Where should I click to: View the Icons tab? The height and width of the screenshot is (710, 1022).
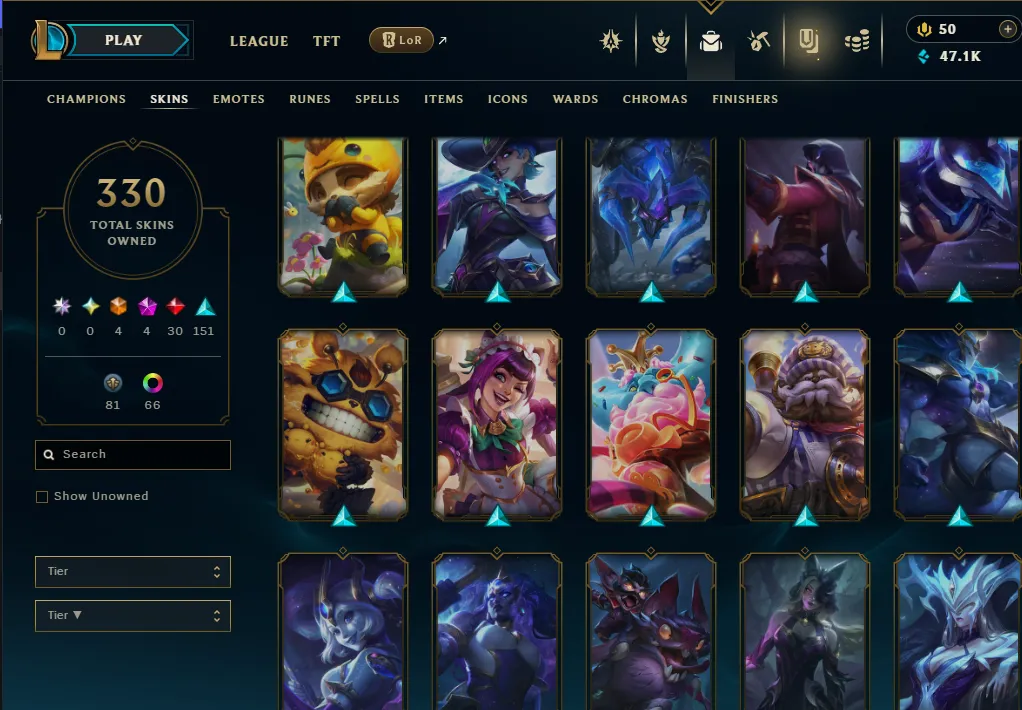(507, 99)
